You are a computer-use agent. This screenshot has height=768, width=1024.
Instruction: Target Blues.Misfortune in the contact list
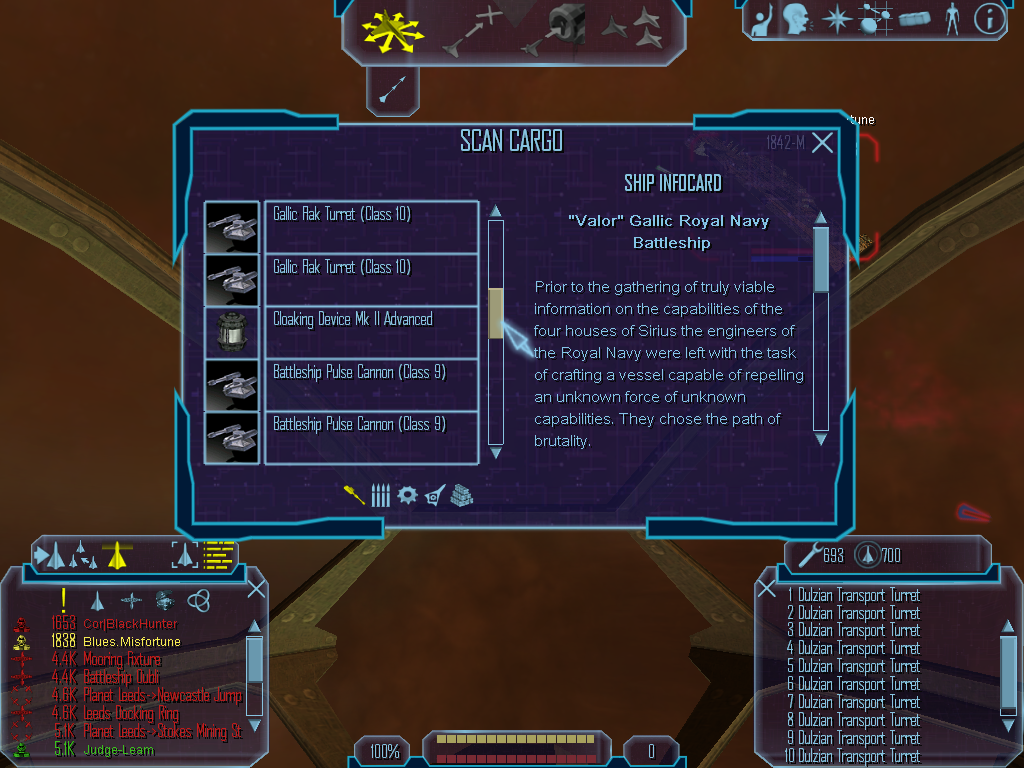[132, 641]
